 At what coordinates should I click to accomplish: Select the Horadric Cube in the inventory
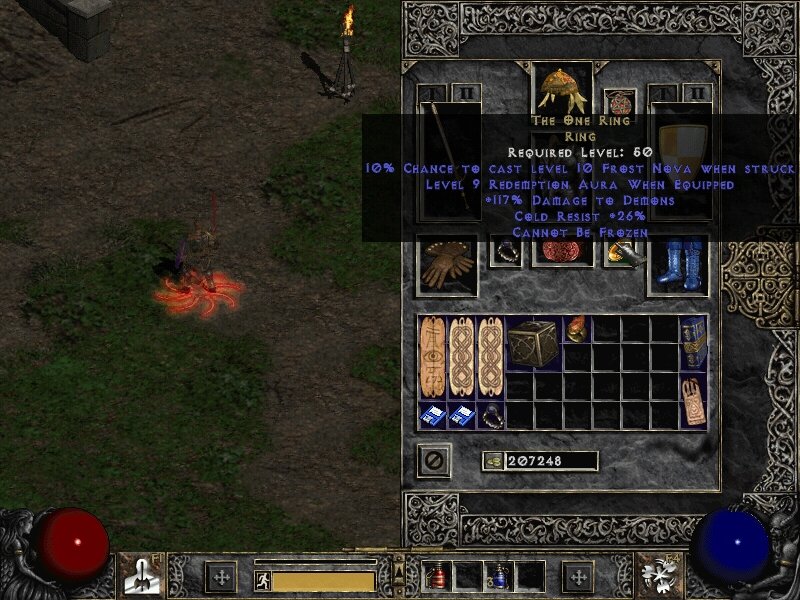tap(533, 344)
